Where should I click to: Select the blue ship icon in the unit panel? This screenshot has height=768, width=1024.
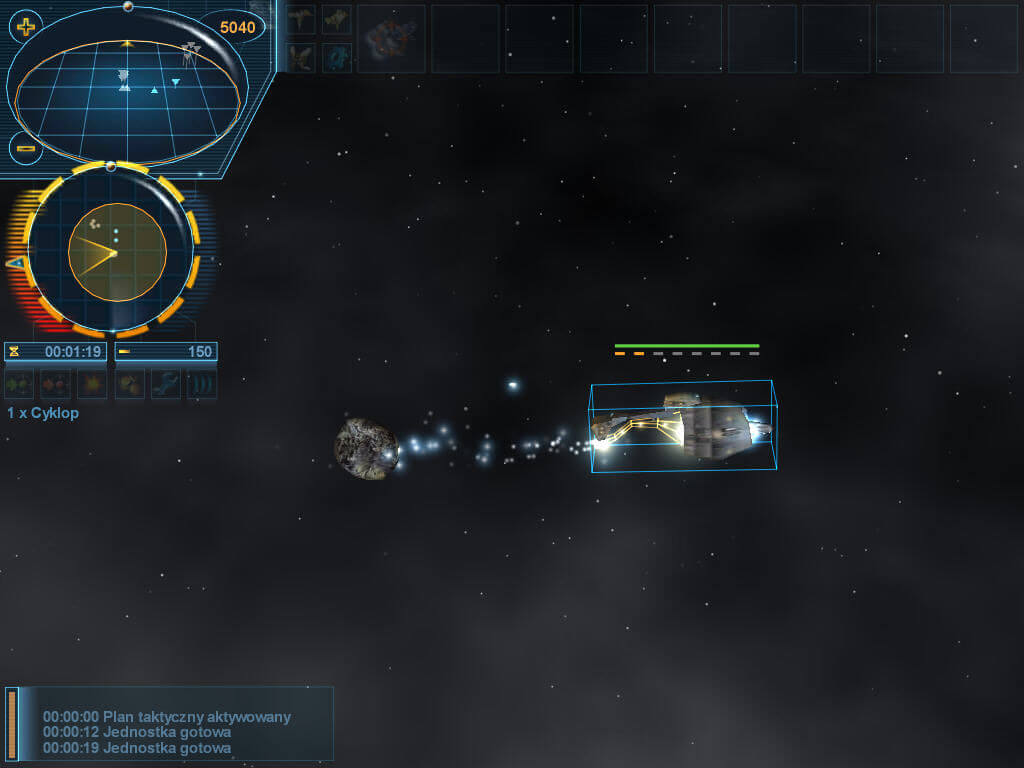tap(336, 57)
